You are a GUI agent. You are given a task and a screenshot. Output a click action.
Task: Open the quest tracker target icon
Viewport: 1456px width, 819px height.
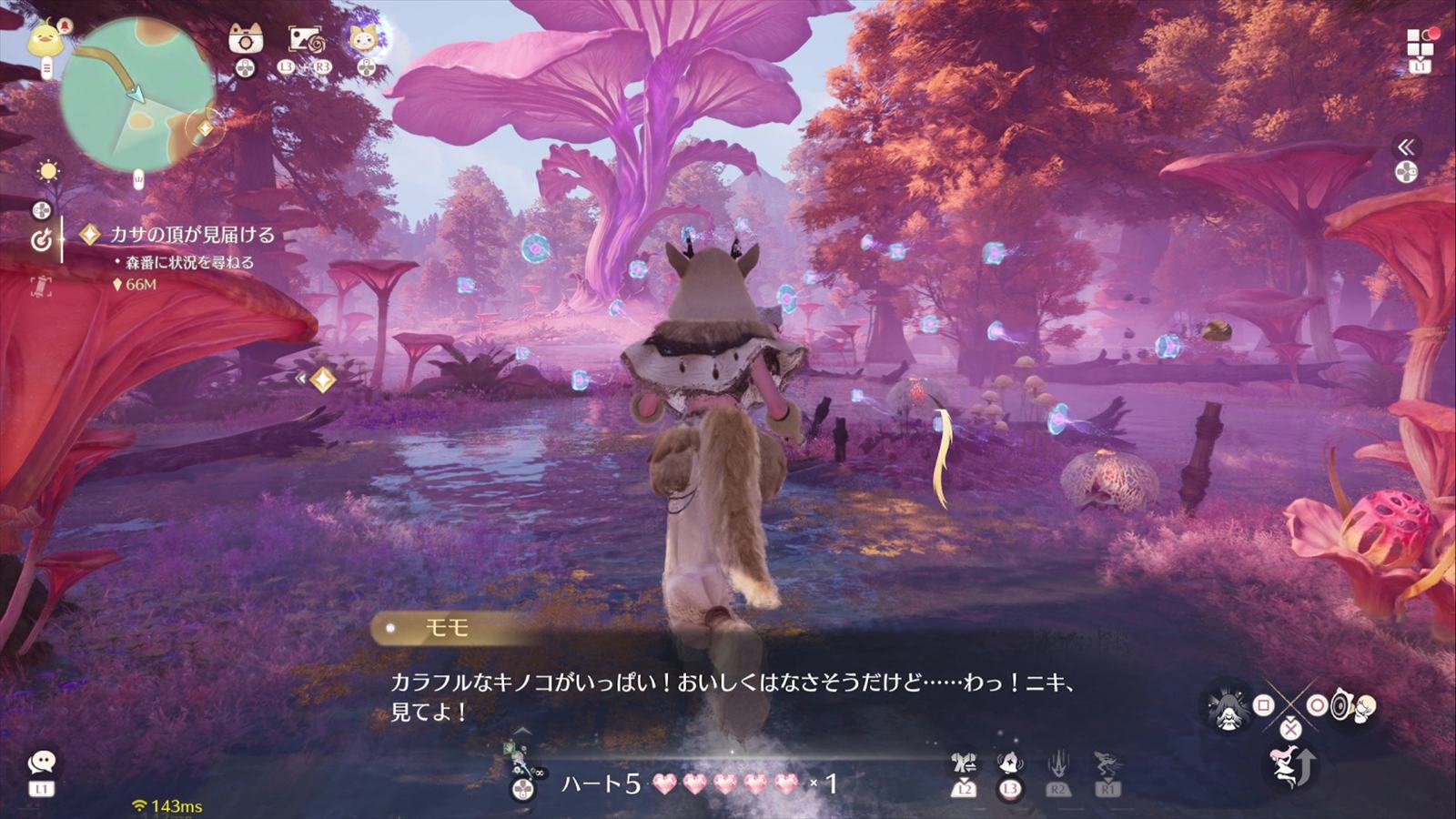41,240
